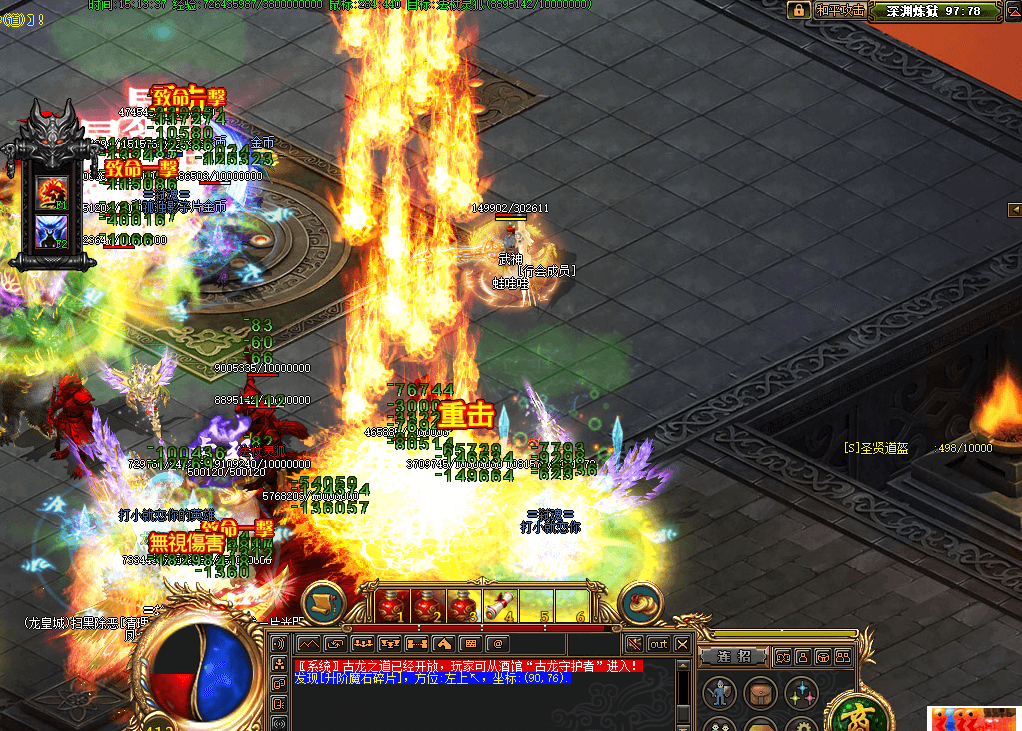Click the padlock icon beside attack mode
Image resolution: width=1022 pixels, height=731 pixels.
point(799,10)
